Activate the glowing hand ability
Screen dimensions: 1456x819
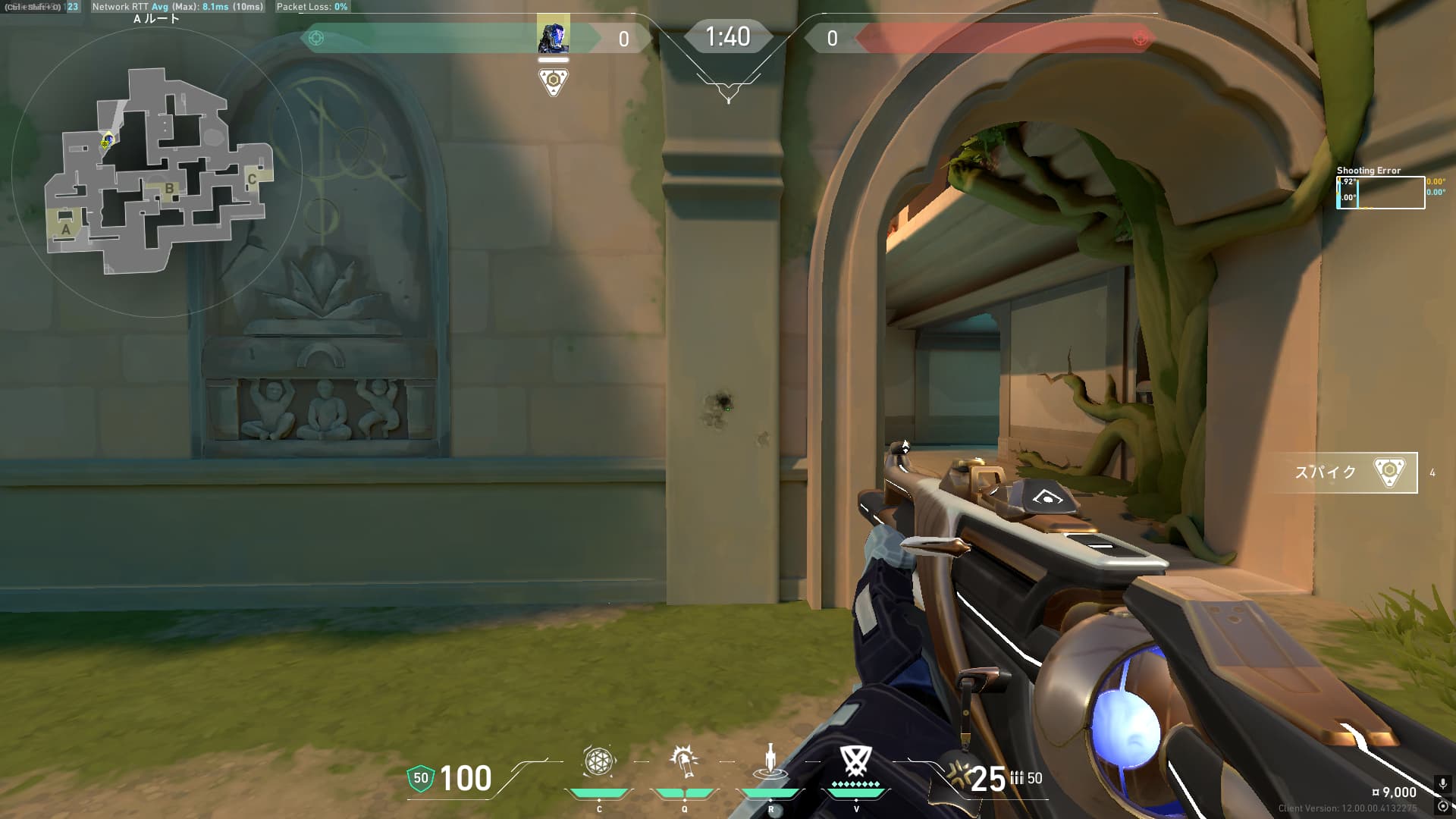(684, 761)
